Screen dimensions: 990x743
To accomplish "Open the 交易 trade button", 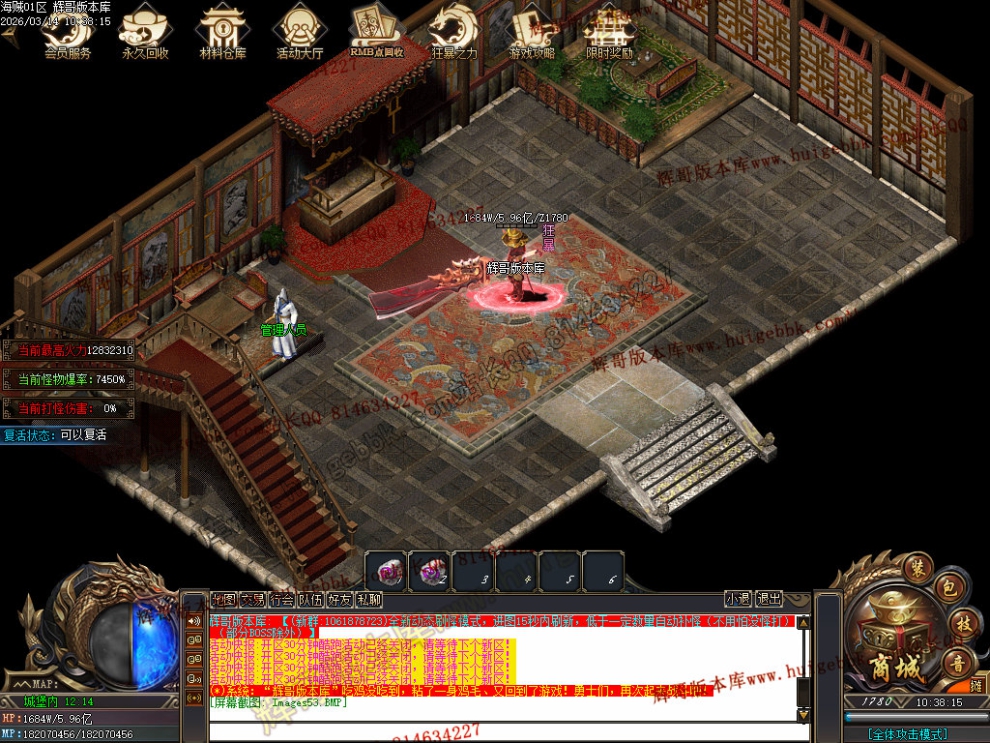I will 252,600.
